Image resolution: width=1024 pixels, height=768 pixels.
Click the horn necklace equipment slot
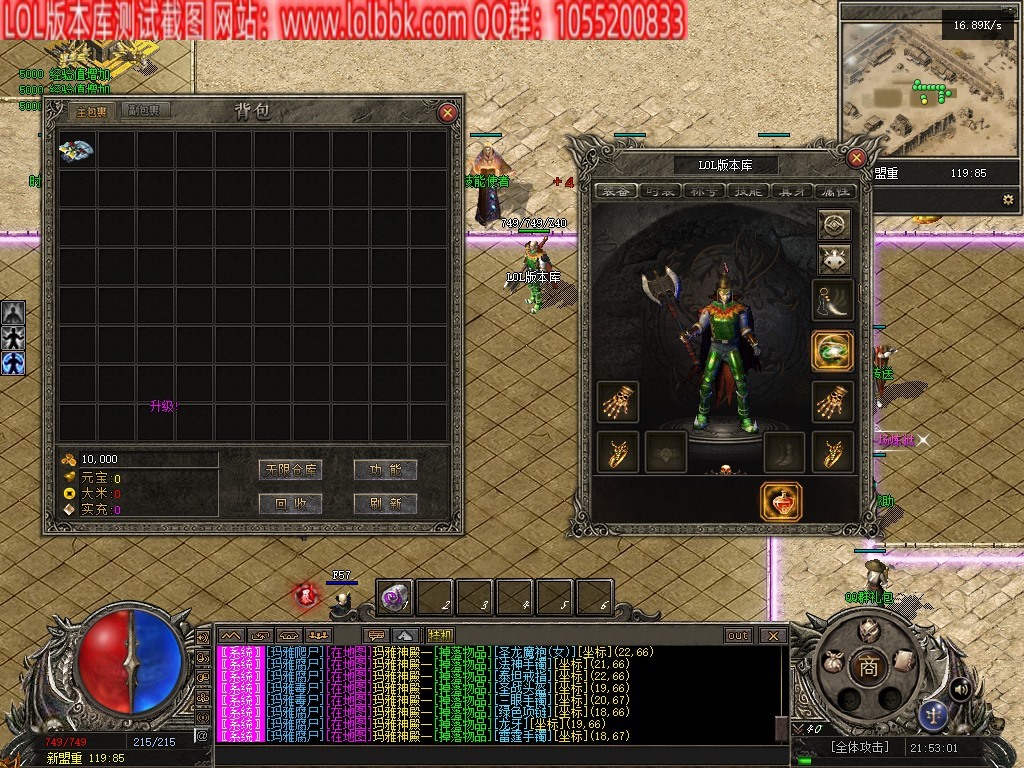(832, 299)
